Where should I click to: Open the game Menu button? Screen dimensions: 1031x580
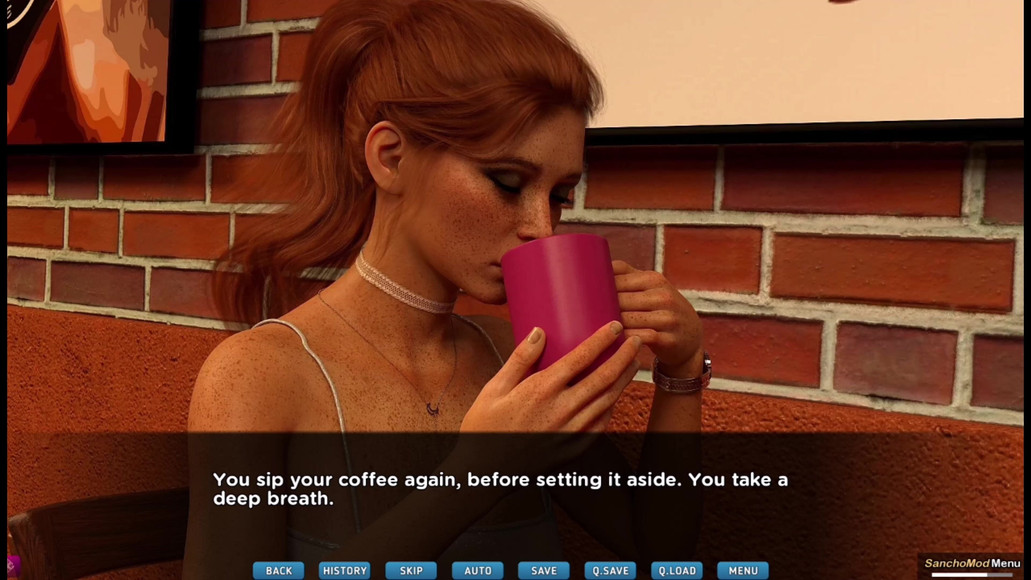coord(743,570)
